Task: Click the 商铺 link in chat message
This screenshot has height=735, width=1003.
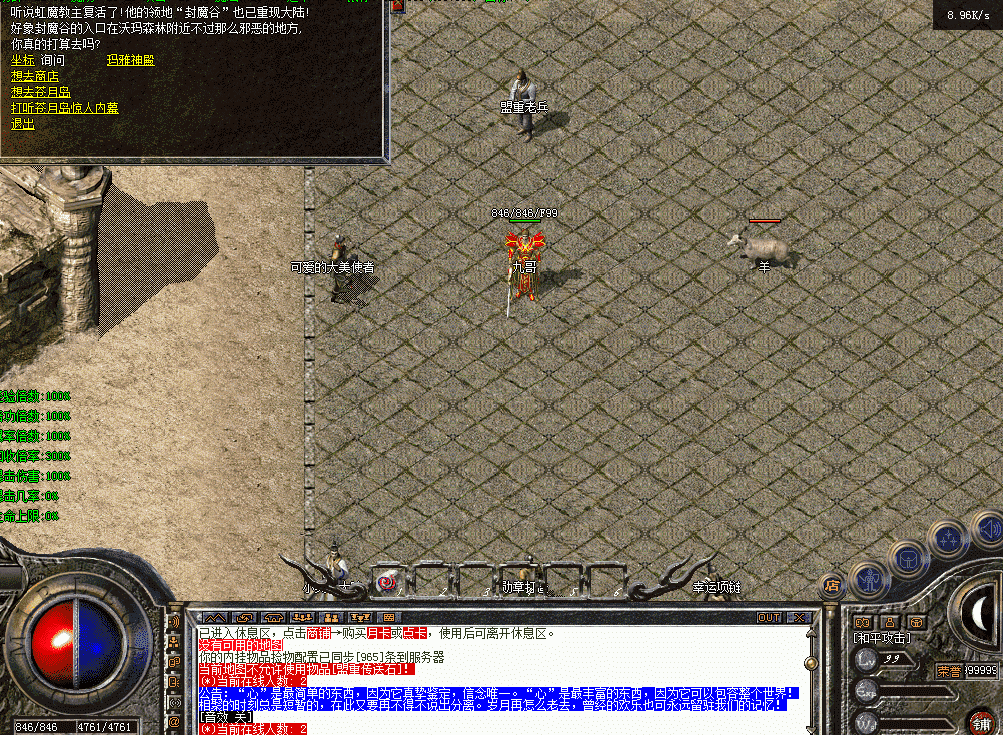Action: [318, 633]
